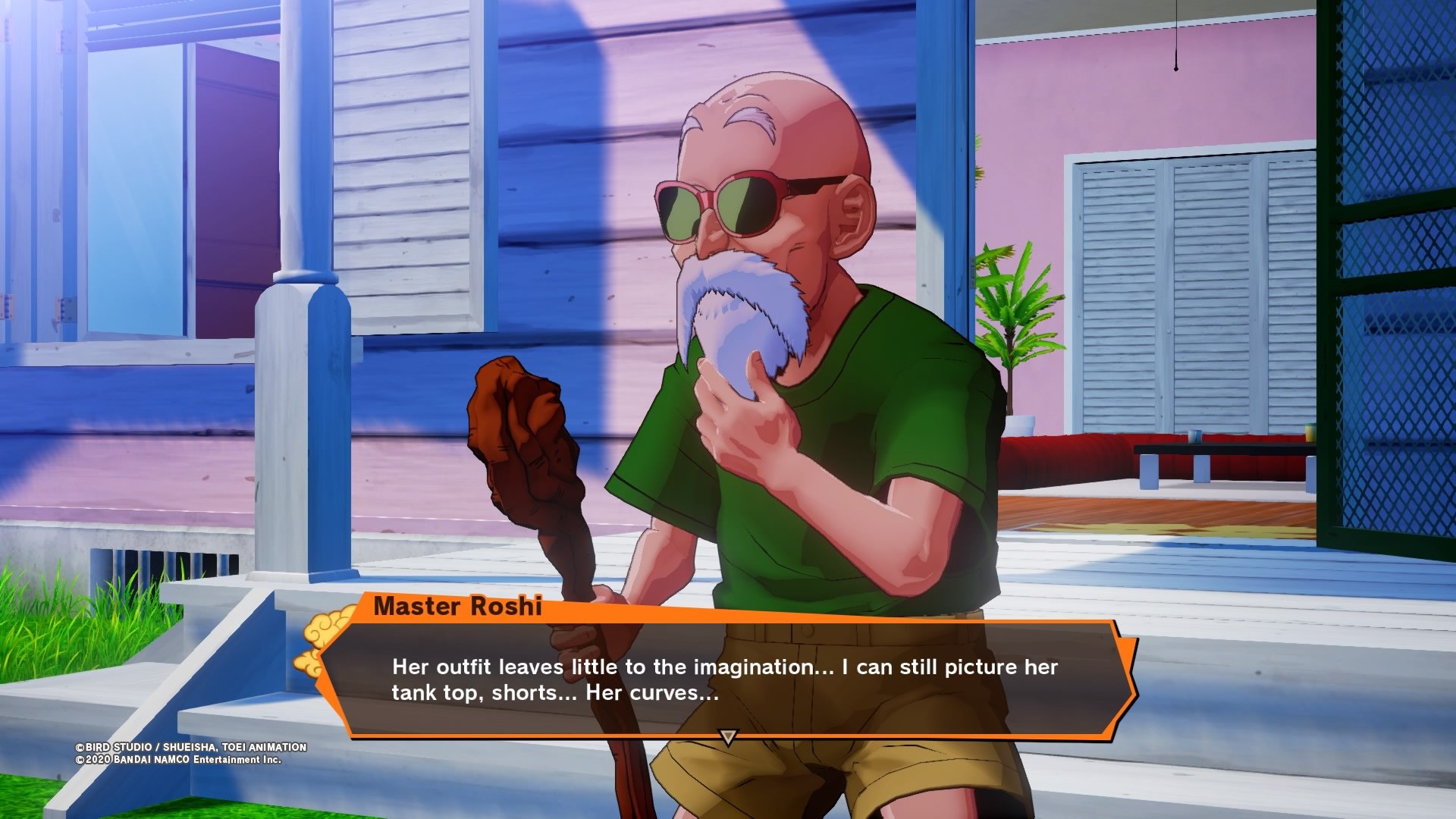Advance dialogue using the down-arrow indicator
This screenshot has height=819, width=1456.
coord(728,737)
